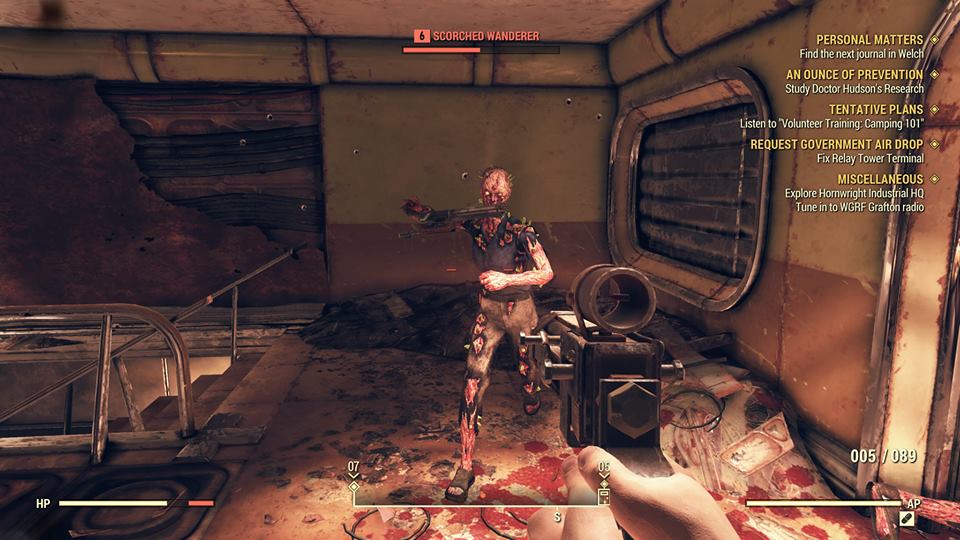
Task: Open the Miscellaneous objectives heading
Action: pos(880,179)
